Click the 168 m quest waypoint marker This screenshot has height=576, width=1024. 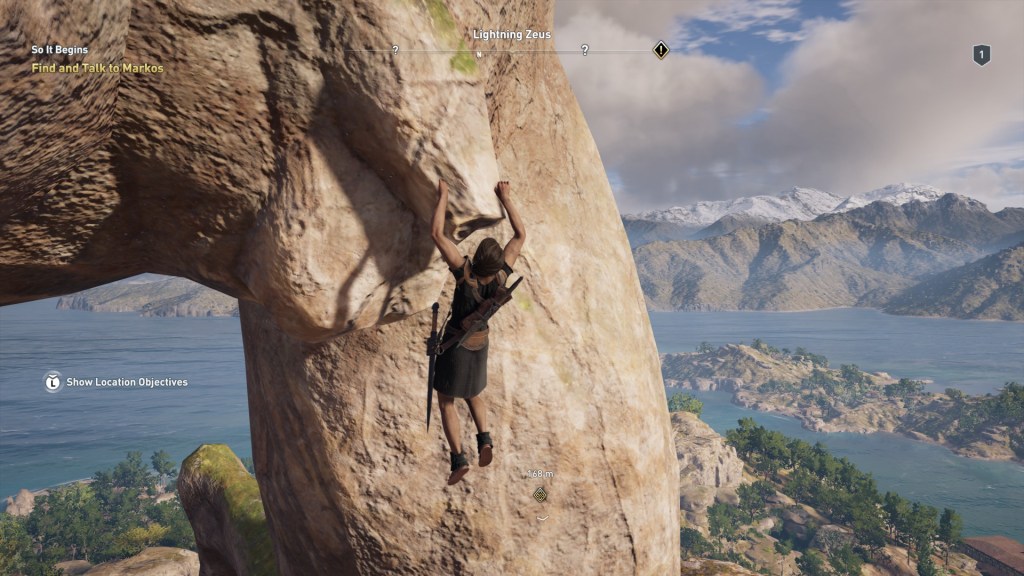point(541,493)
